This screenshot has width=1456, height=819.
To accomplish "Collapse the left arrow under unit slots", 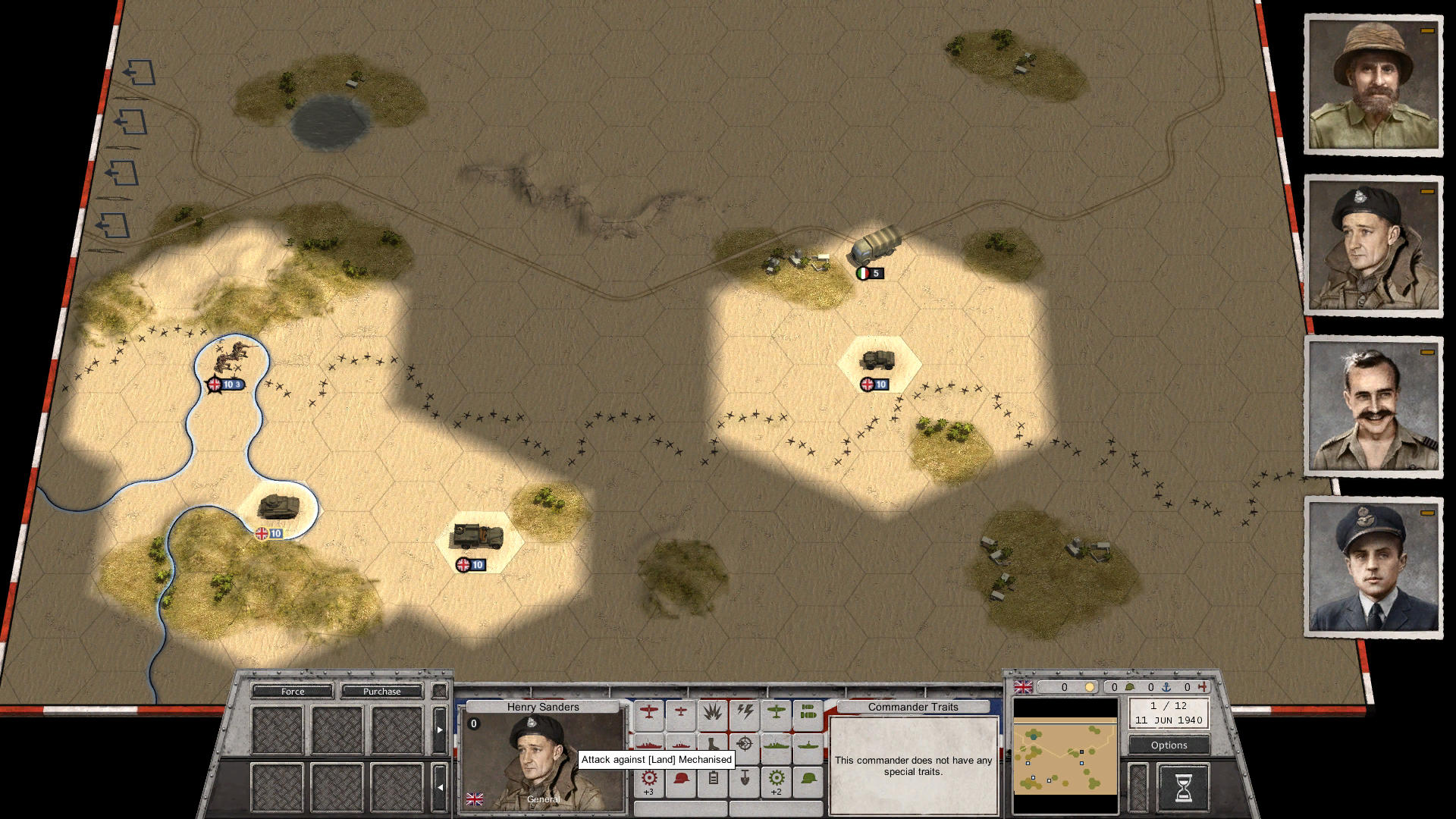I will [441, 786].
